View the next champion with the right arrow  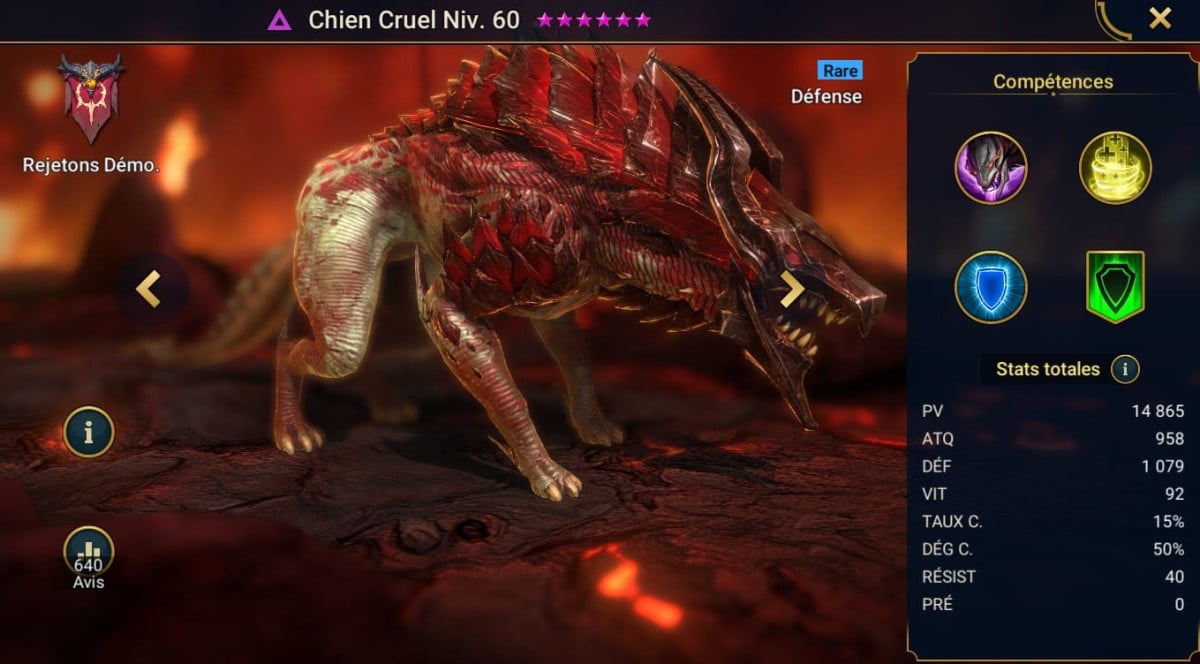click(x=792, y=289)
